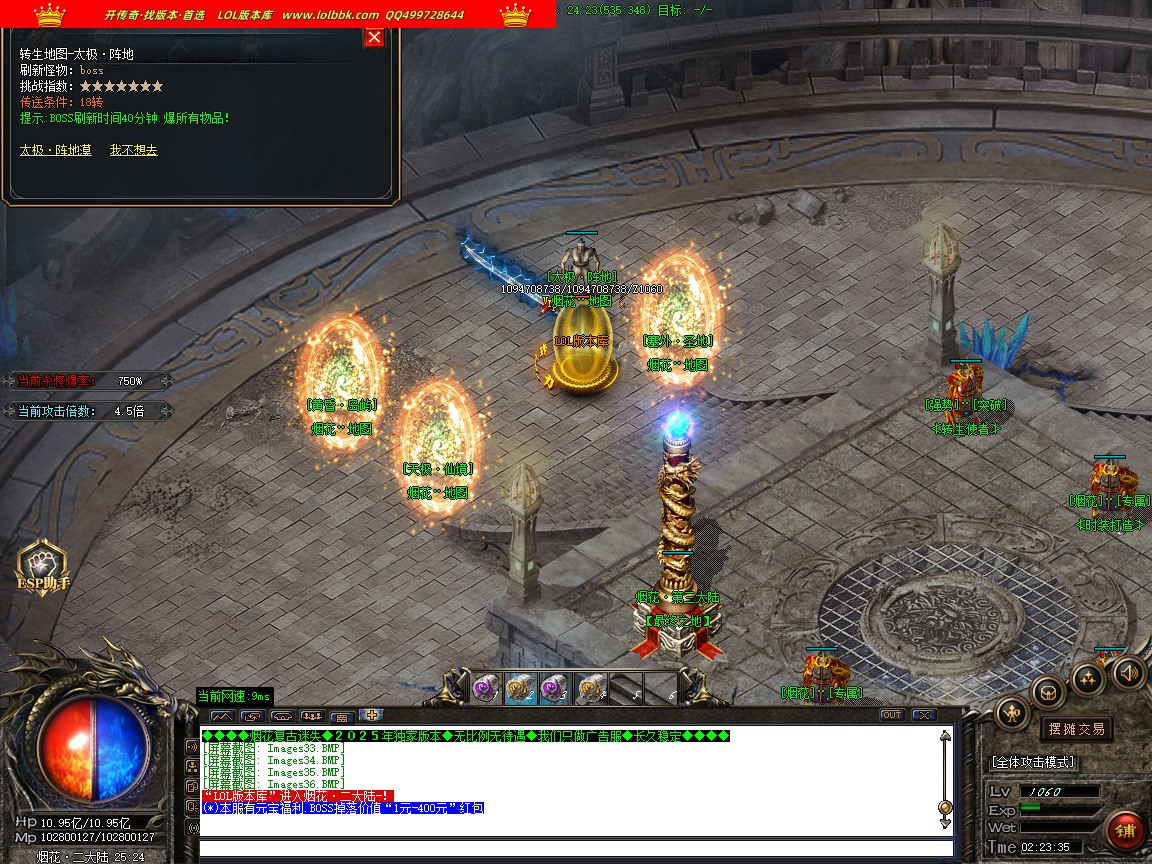The height and width of the screenshot is (864, 1152).
Task: Open the red 铺 shop button
Action: coord(1125,830)
